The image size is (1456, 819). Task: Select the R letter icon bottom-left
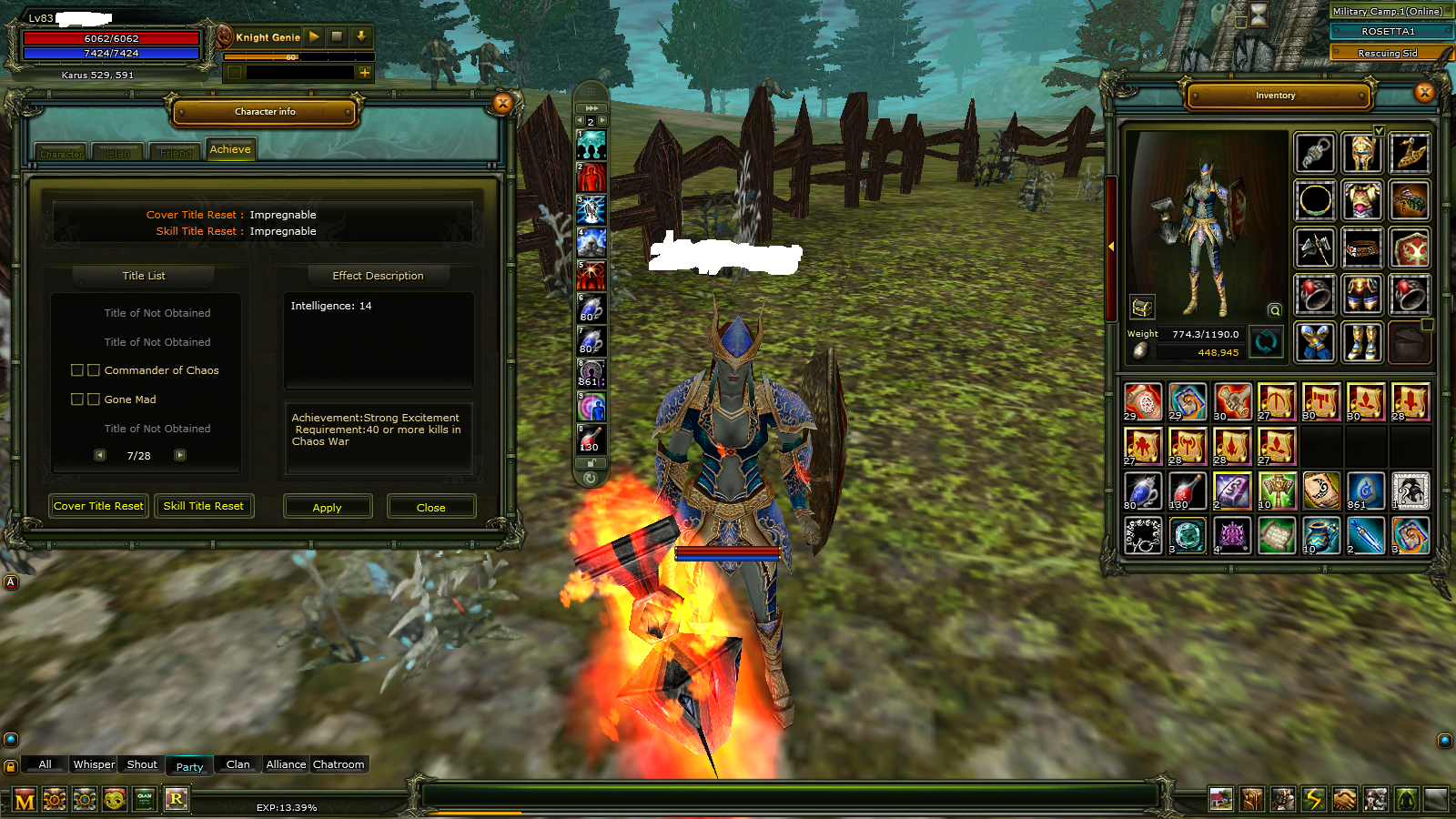(176, 799)
